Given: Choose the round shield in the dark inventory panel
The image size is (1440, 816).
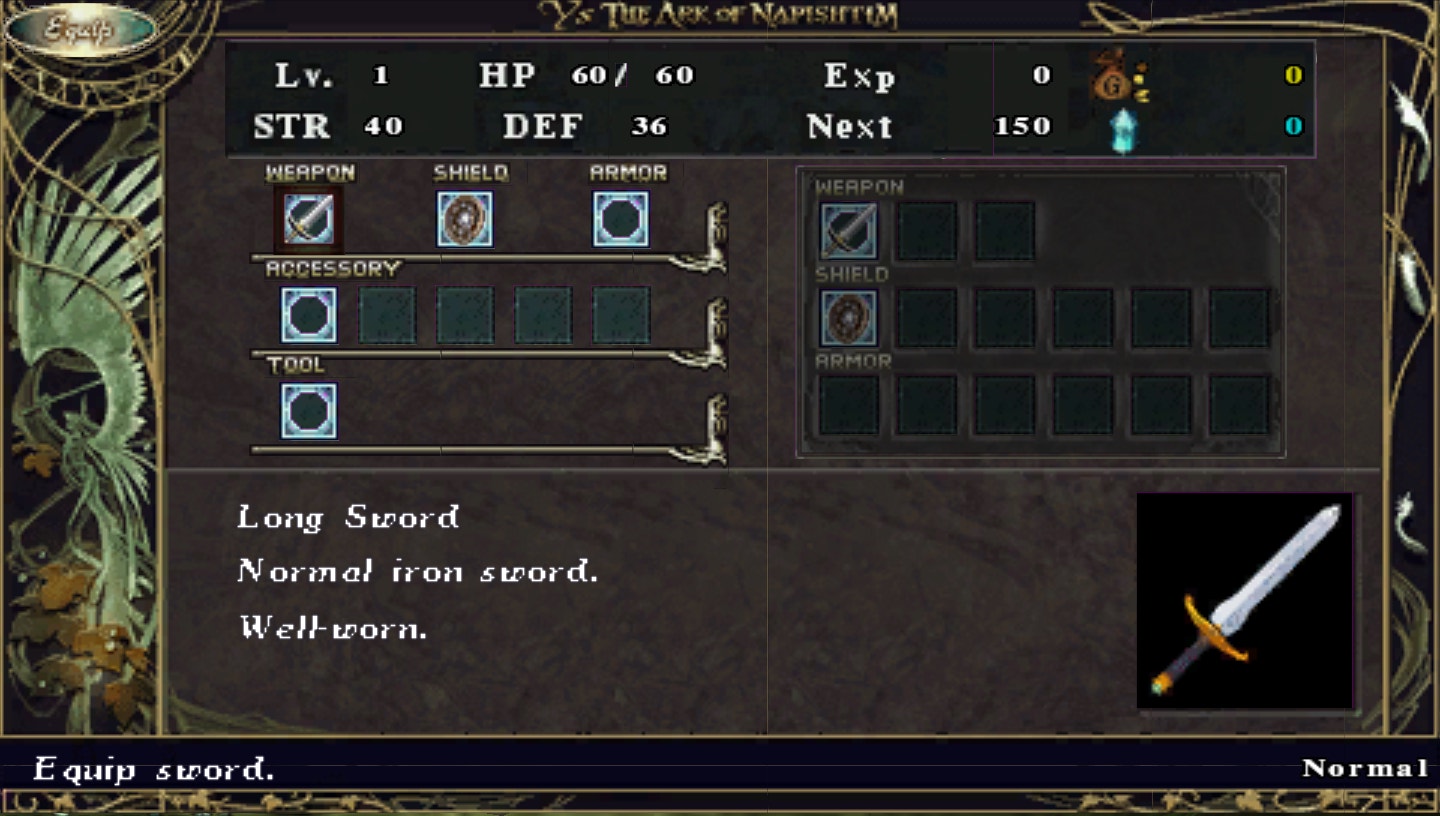Looking at the screenshot, I should pos(849,318).
